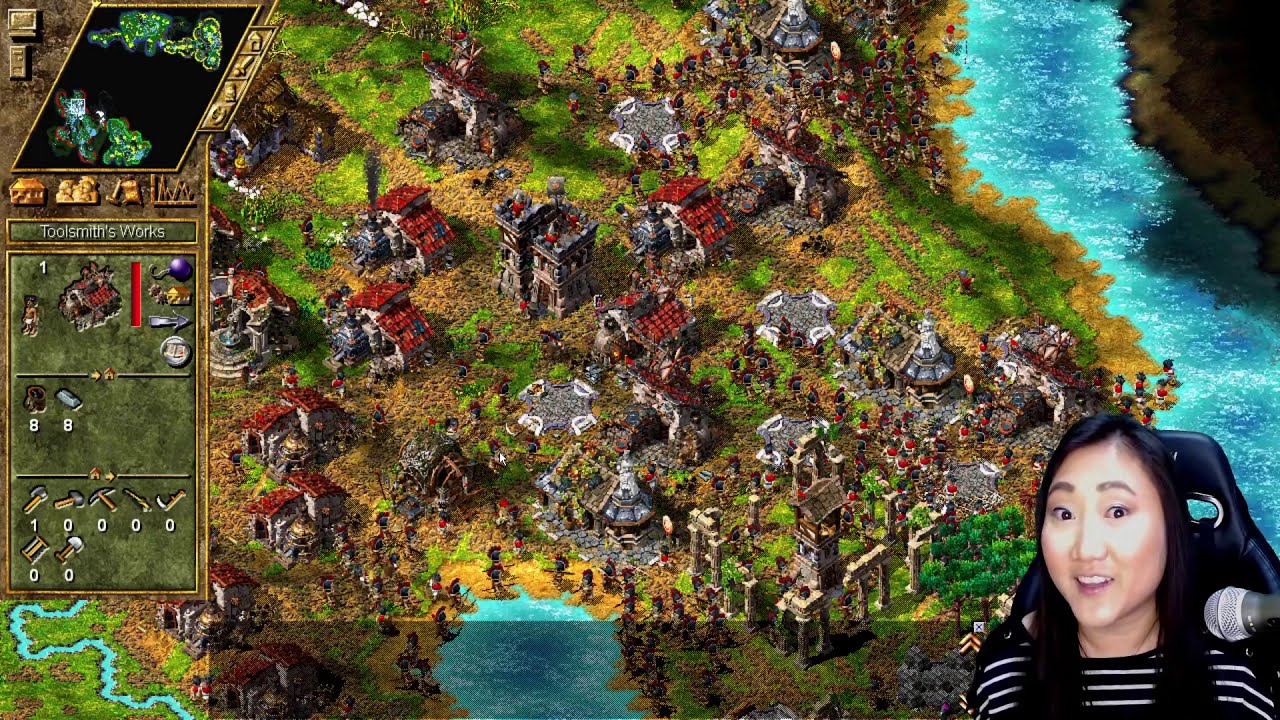
Task: Open the round book help button
Action: pos(176,351)
